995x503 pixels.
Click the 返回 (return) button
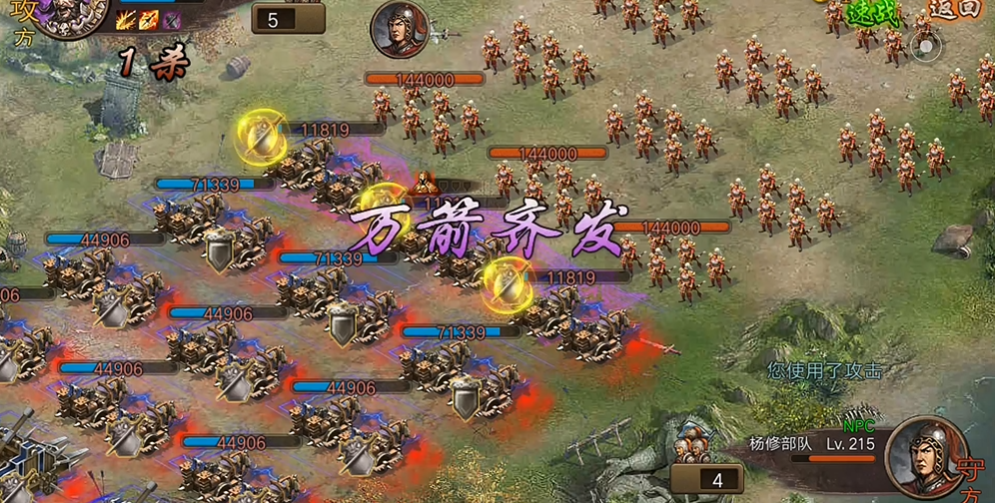click(x=955, y=9)
